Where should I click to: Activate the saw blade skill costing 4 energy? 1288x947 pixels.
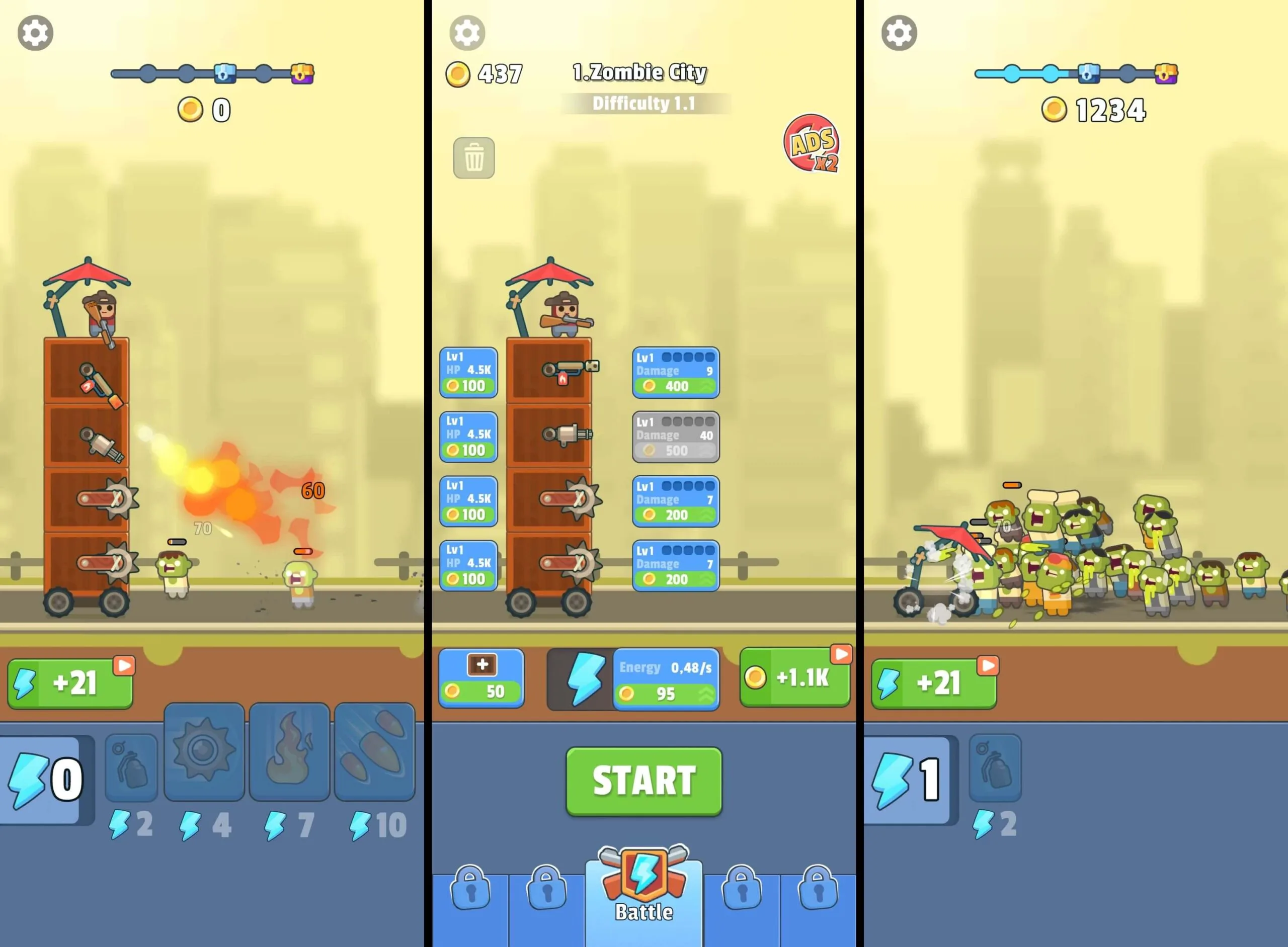pos(205,754)
